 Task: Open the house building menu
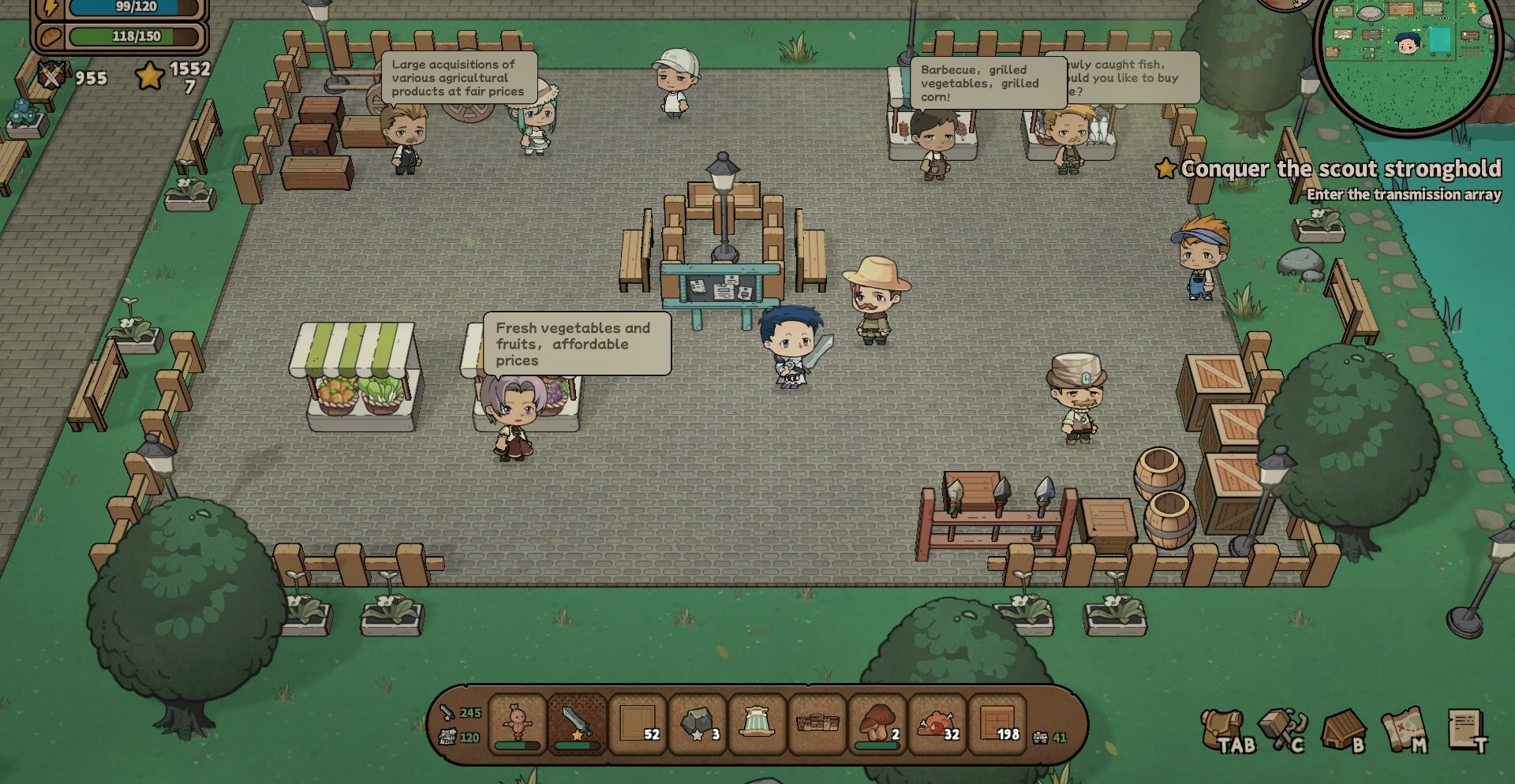(x=1343, y=730)
